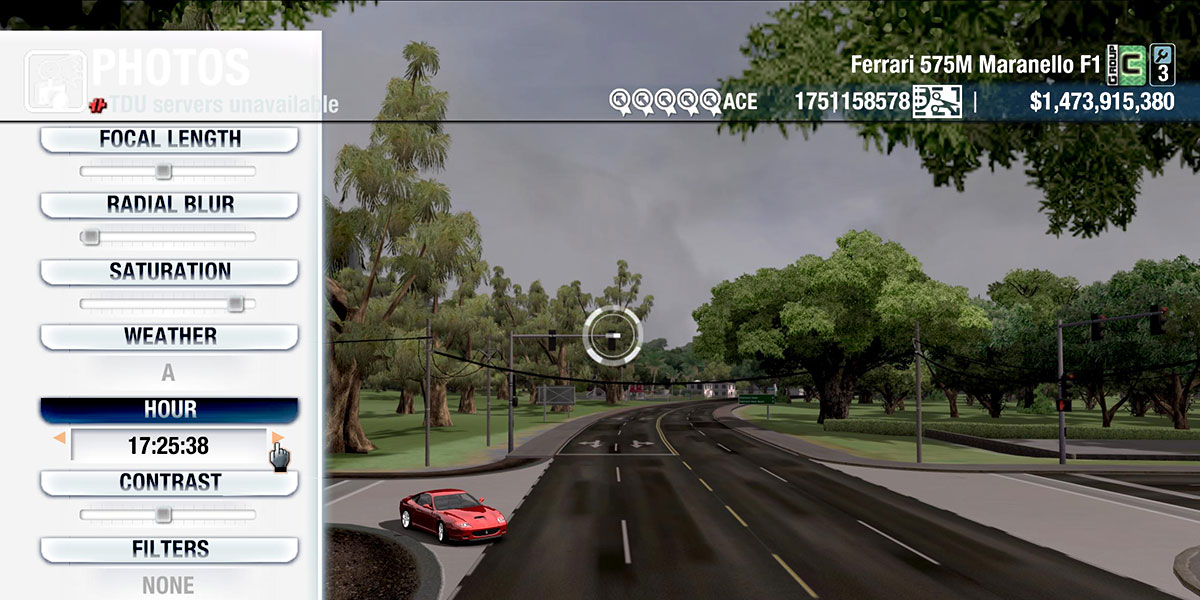
Task: Open the Filters option
Action: [x=169, y=549]
